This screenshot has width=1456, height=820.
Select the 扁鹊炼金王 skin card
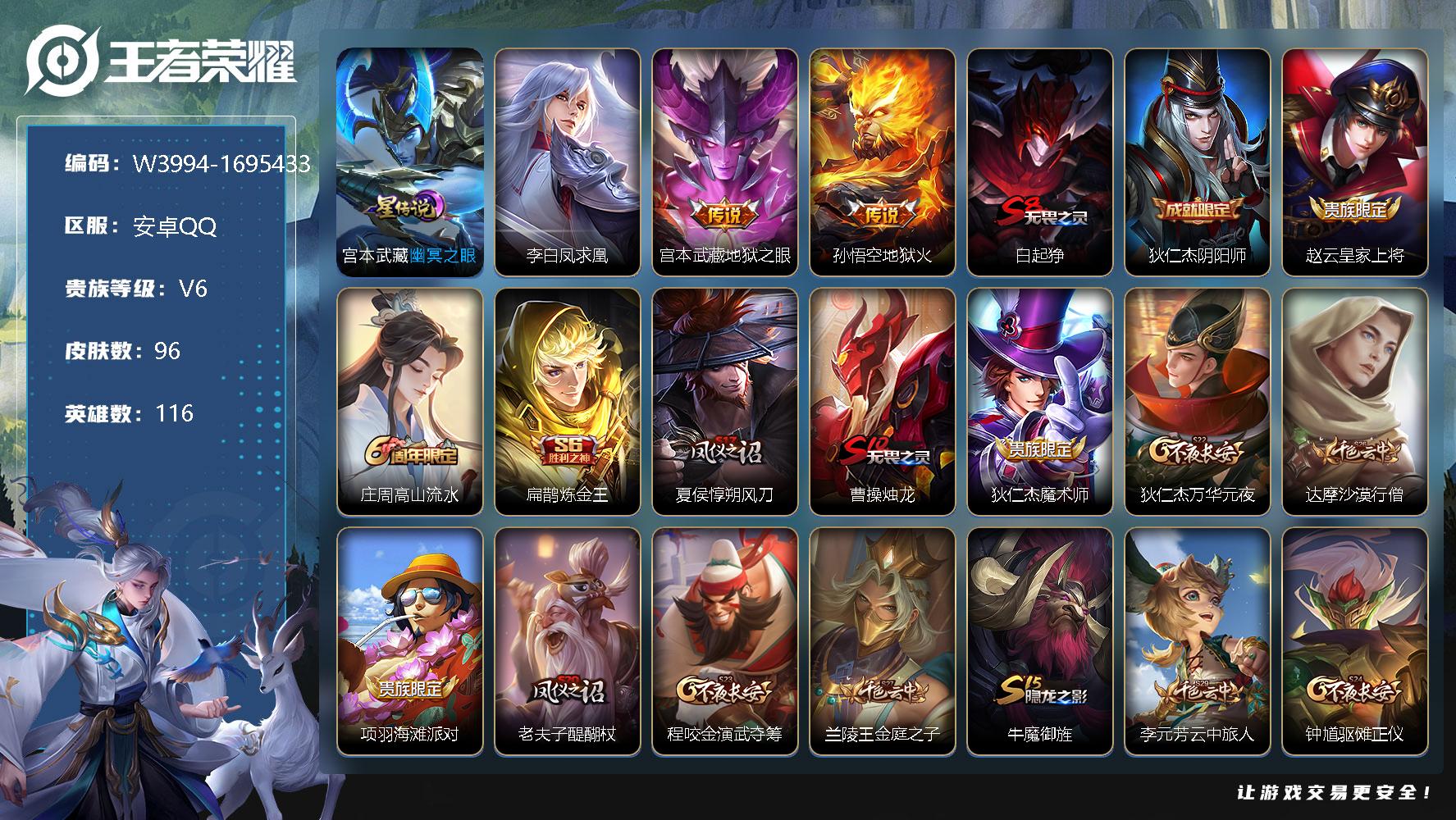[x=567, y=401]
